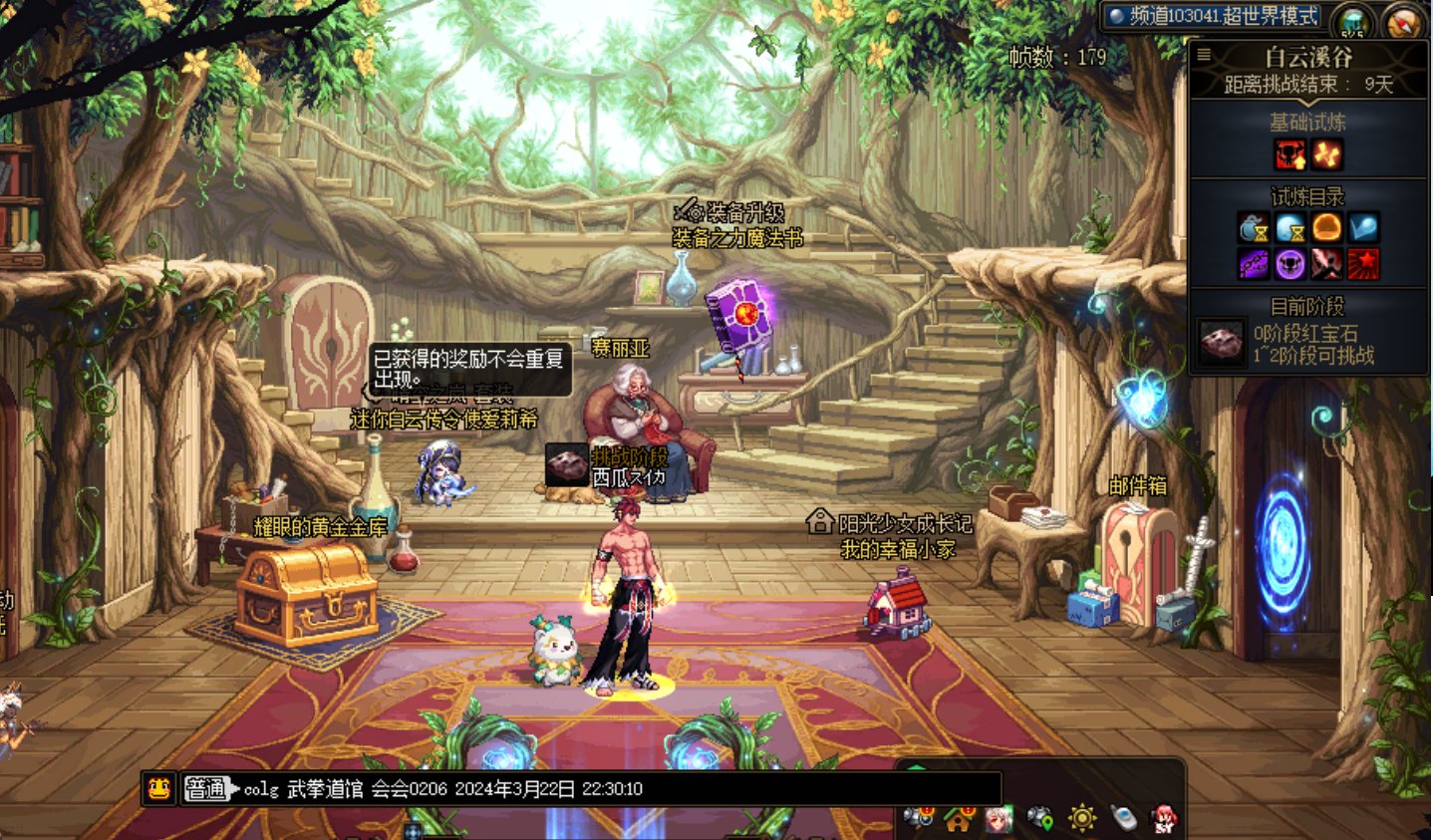The image size is (1433, 840).
Task: Click the teal helmet icon beside the compass
Action: 1353,22
